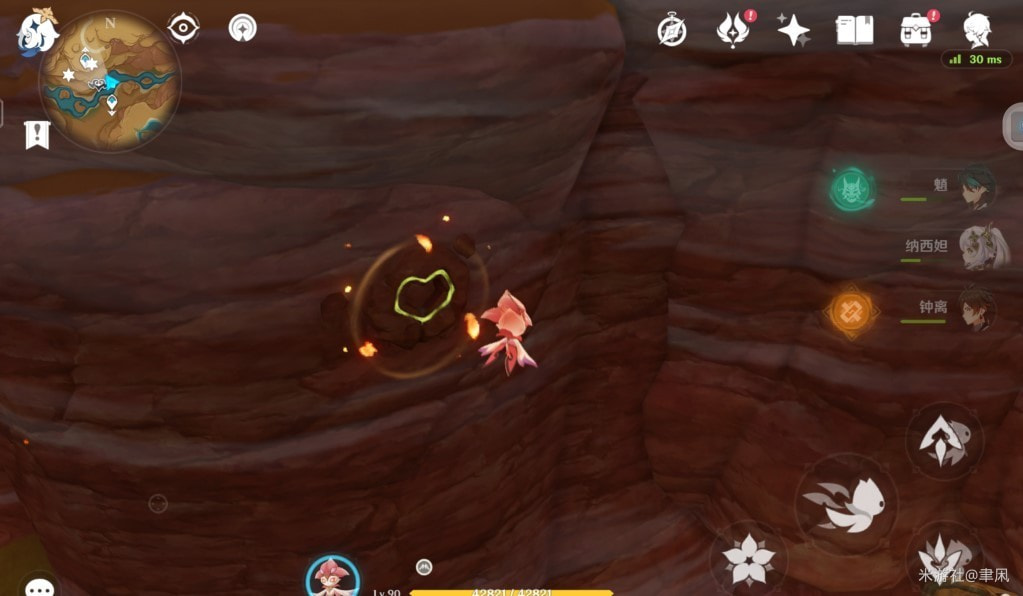Tap the green mask skill icon
The image size is (1023, 596).
tap(852, 189)
